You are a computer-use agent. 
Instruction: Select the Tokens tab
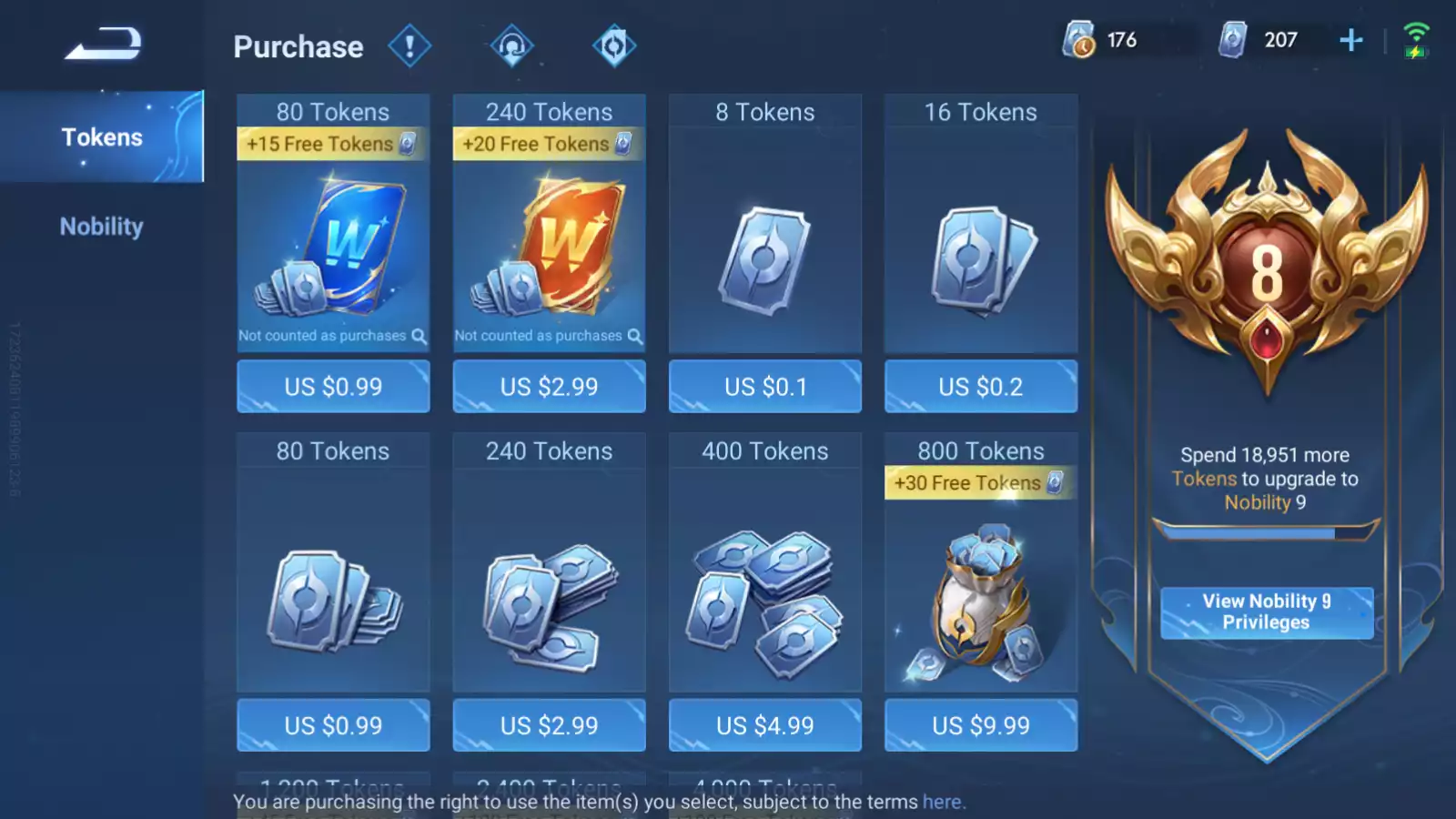[x=102, y=137]
